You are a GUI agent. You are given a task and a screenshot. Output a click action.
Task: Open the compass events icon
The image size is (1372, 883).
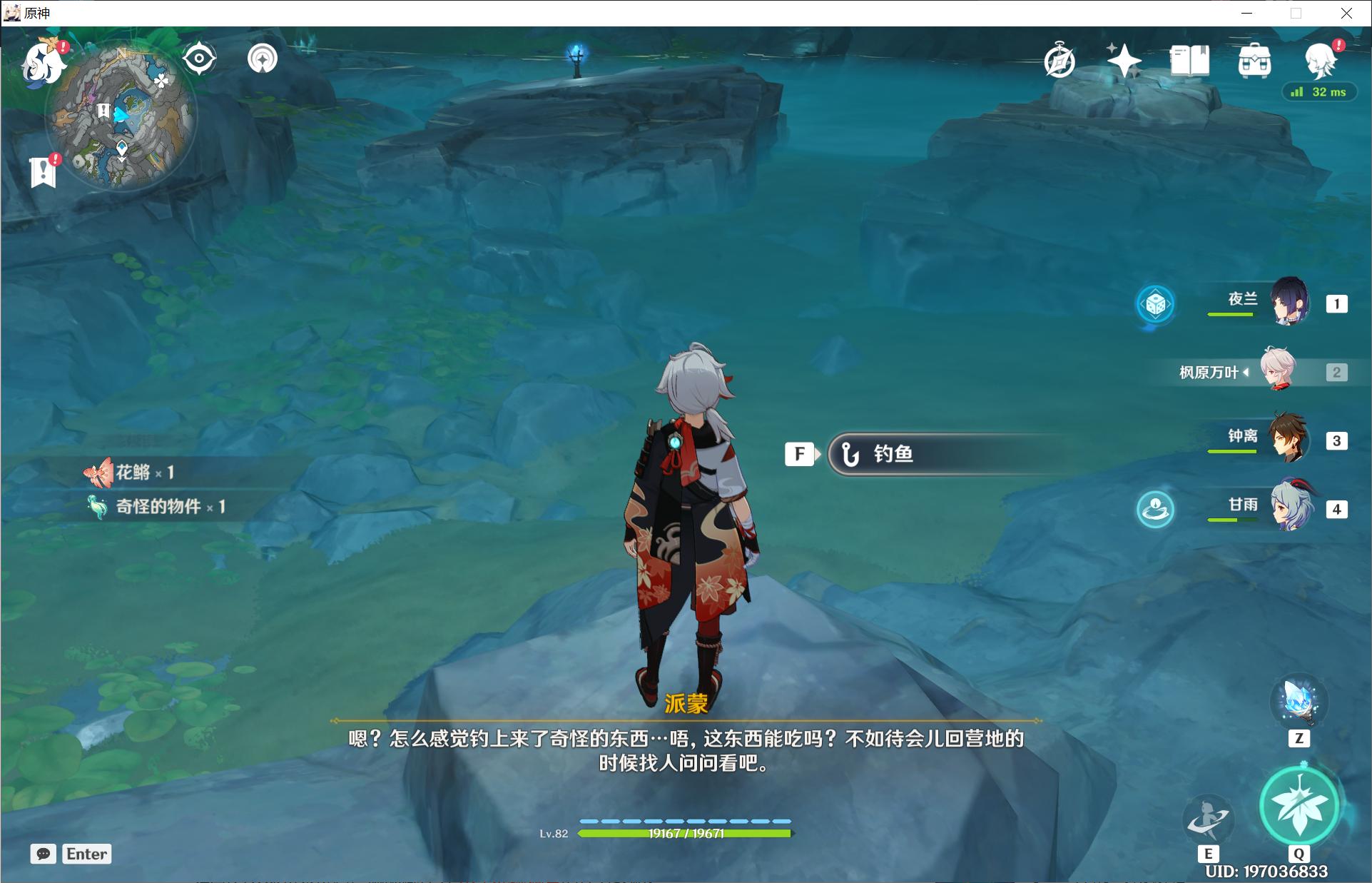(1060, 61)
